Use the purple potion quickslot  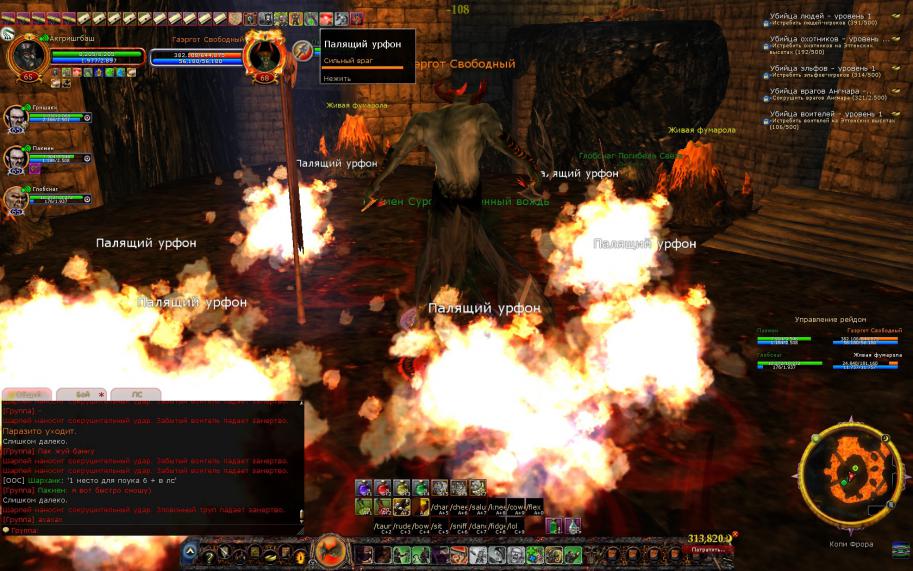click(x=362, y=488)
